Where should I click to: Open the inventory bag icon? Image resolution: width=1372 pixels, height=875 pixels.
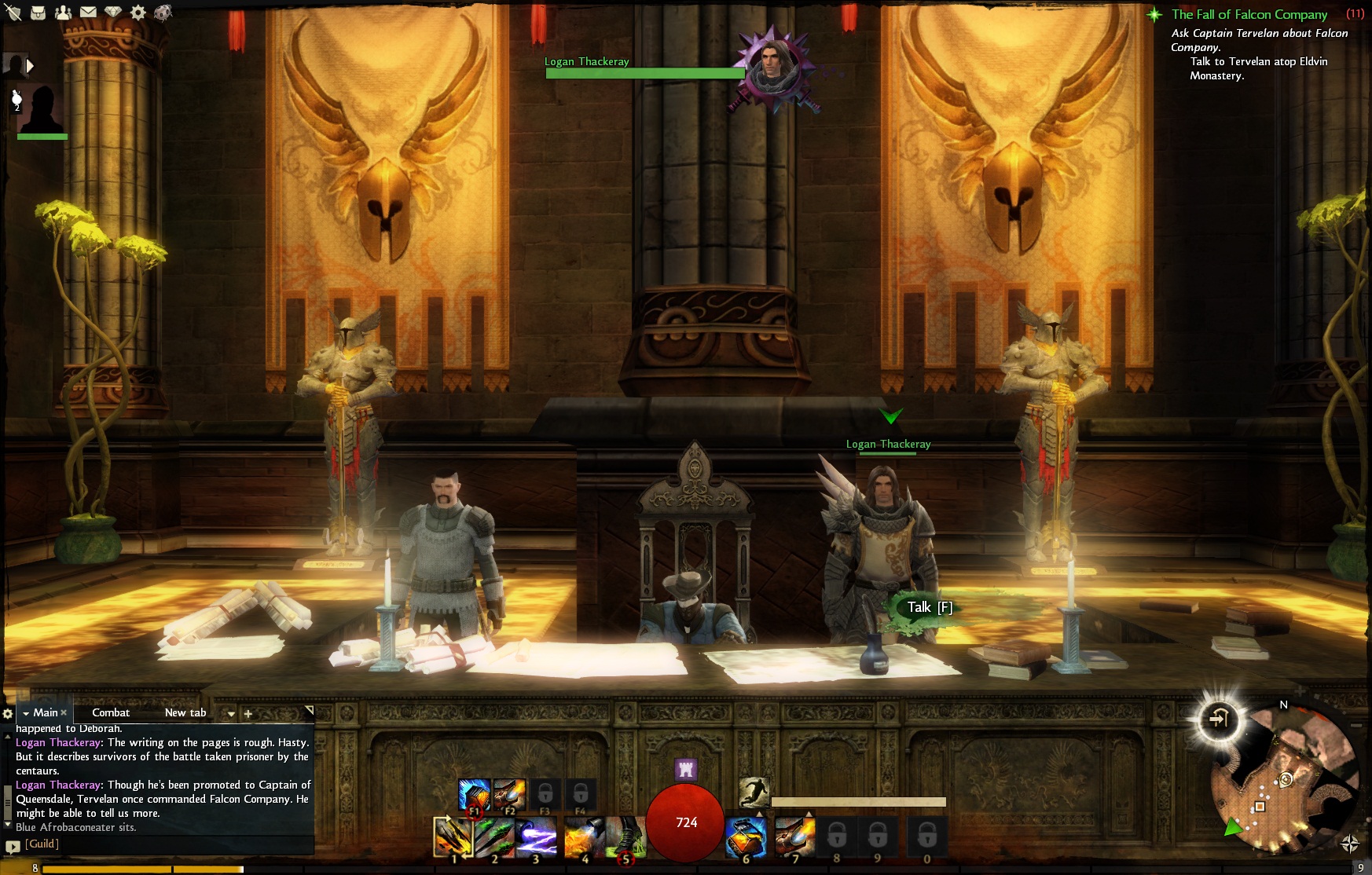click(x=38, y=13)
